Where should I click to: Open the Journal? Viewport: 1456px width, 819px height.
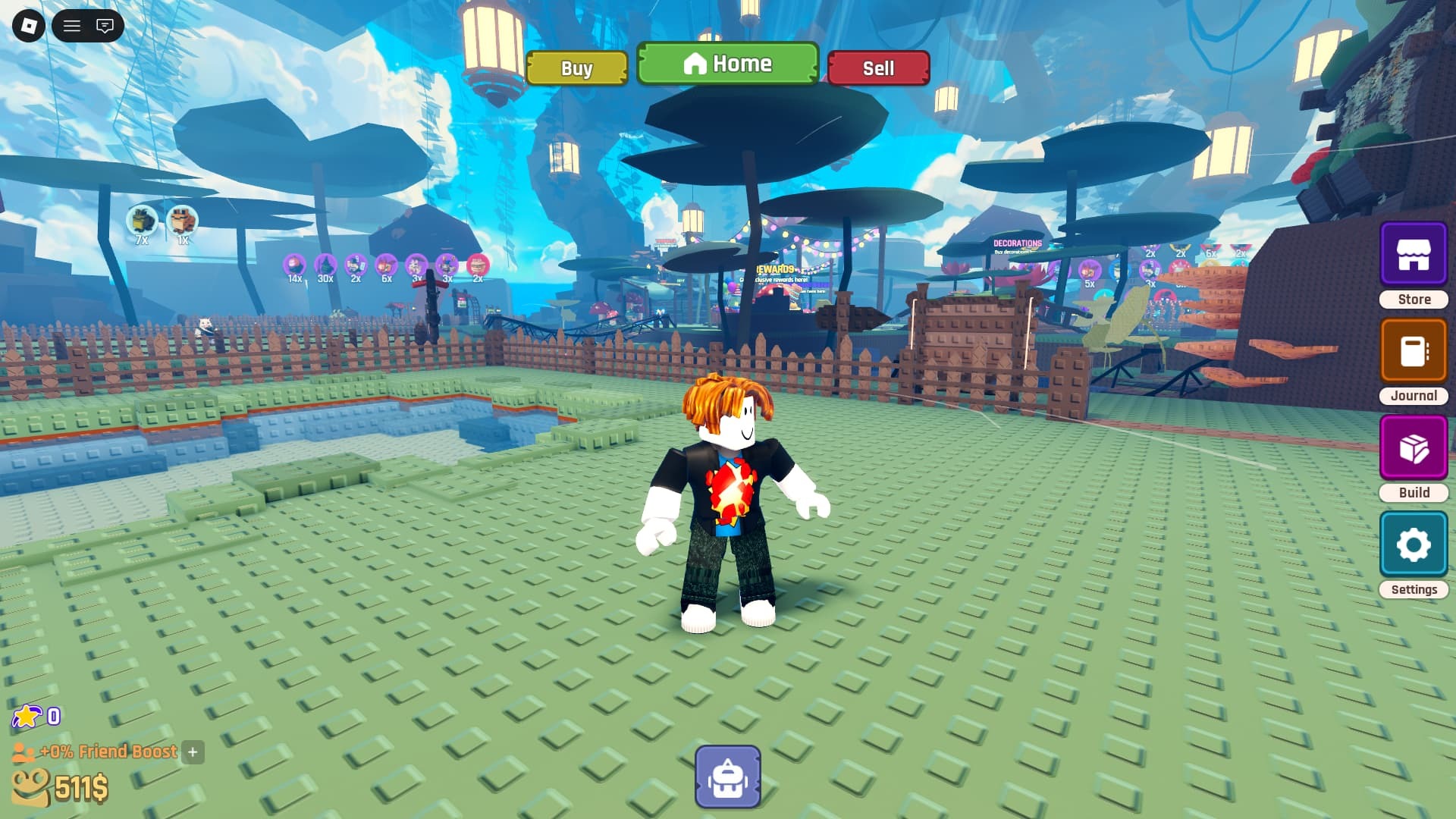[x=1413, y=350]
